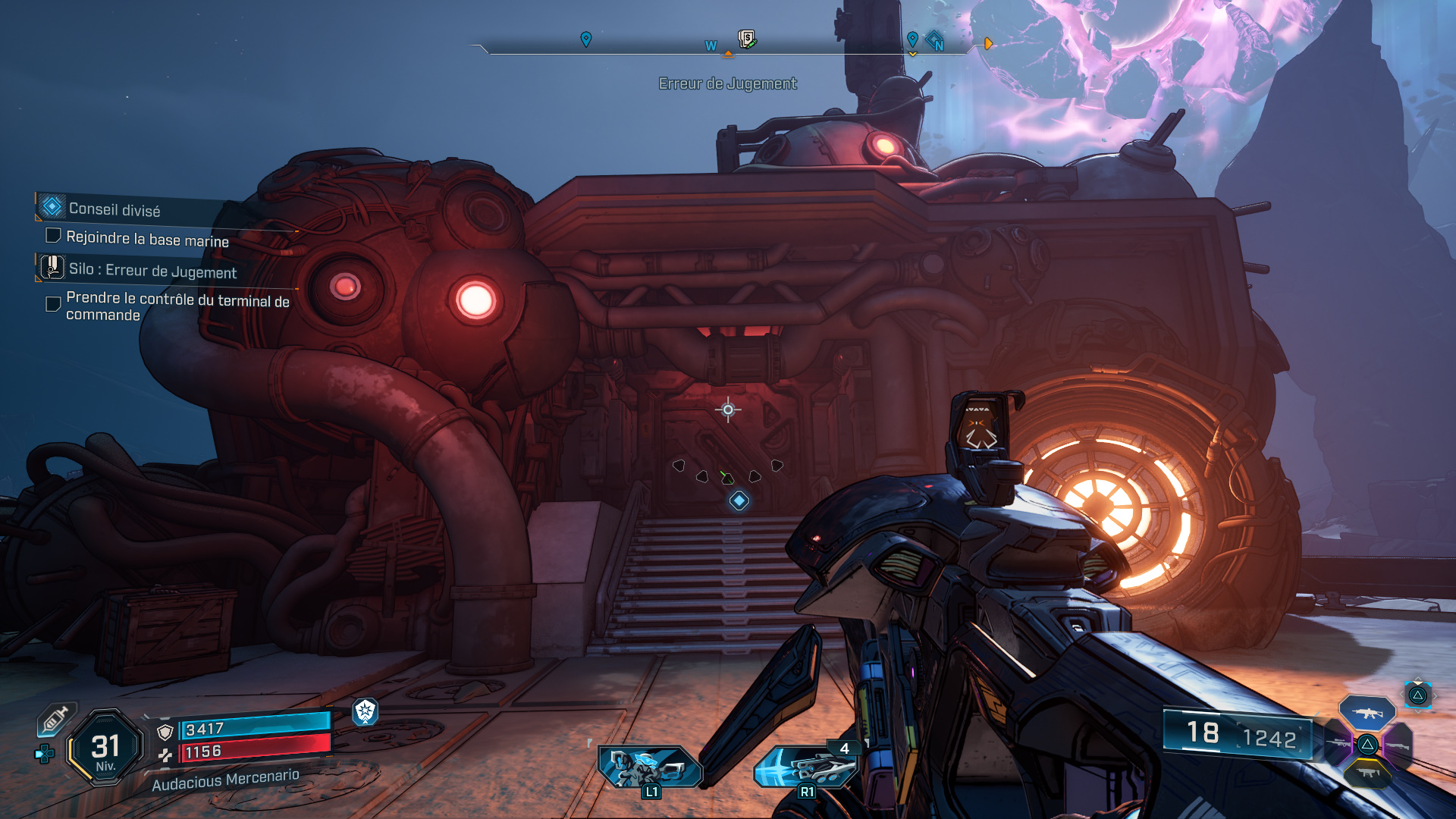Screen dimensions: 1456x819
Task: Use the repkit syringe icon
Action: (x=55, y=718)
